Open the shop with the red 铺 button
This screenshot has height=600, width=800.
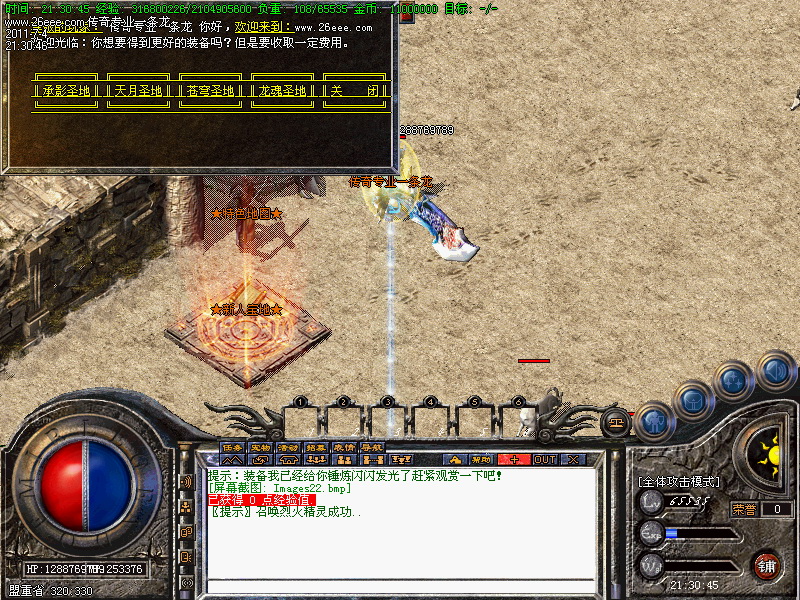pos(767,565)
